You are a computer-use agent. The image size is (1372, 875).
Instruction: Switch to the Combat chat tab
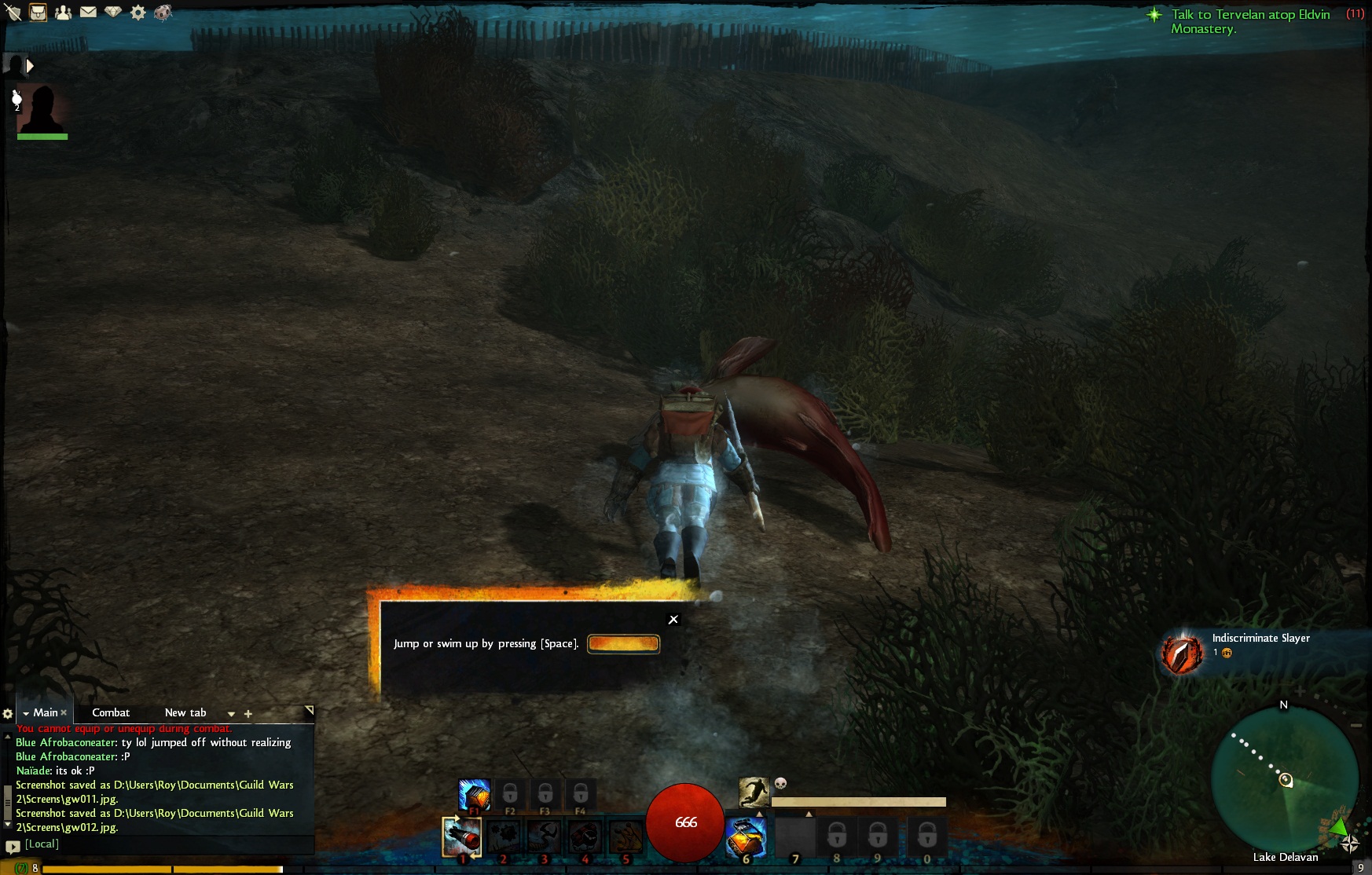coord(111,713)
